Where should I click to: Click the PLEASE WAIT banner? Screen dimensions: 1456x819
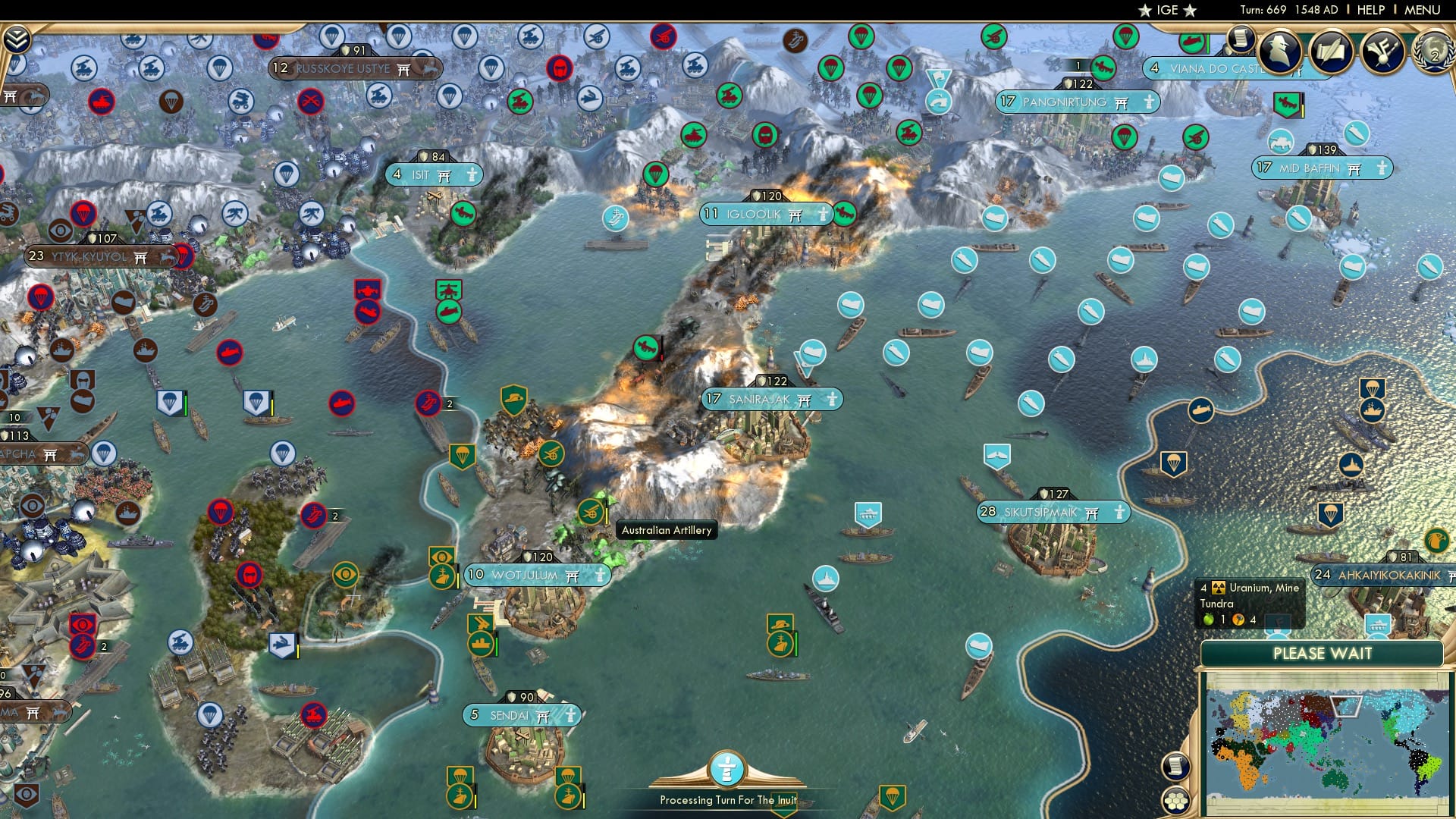click(x=1323, y=653)
